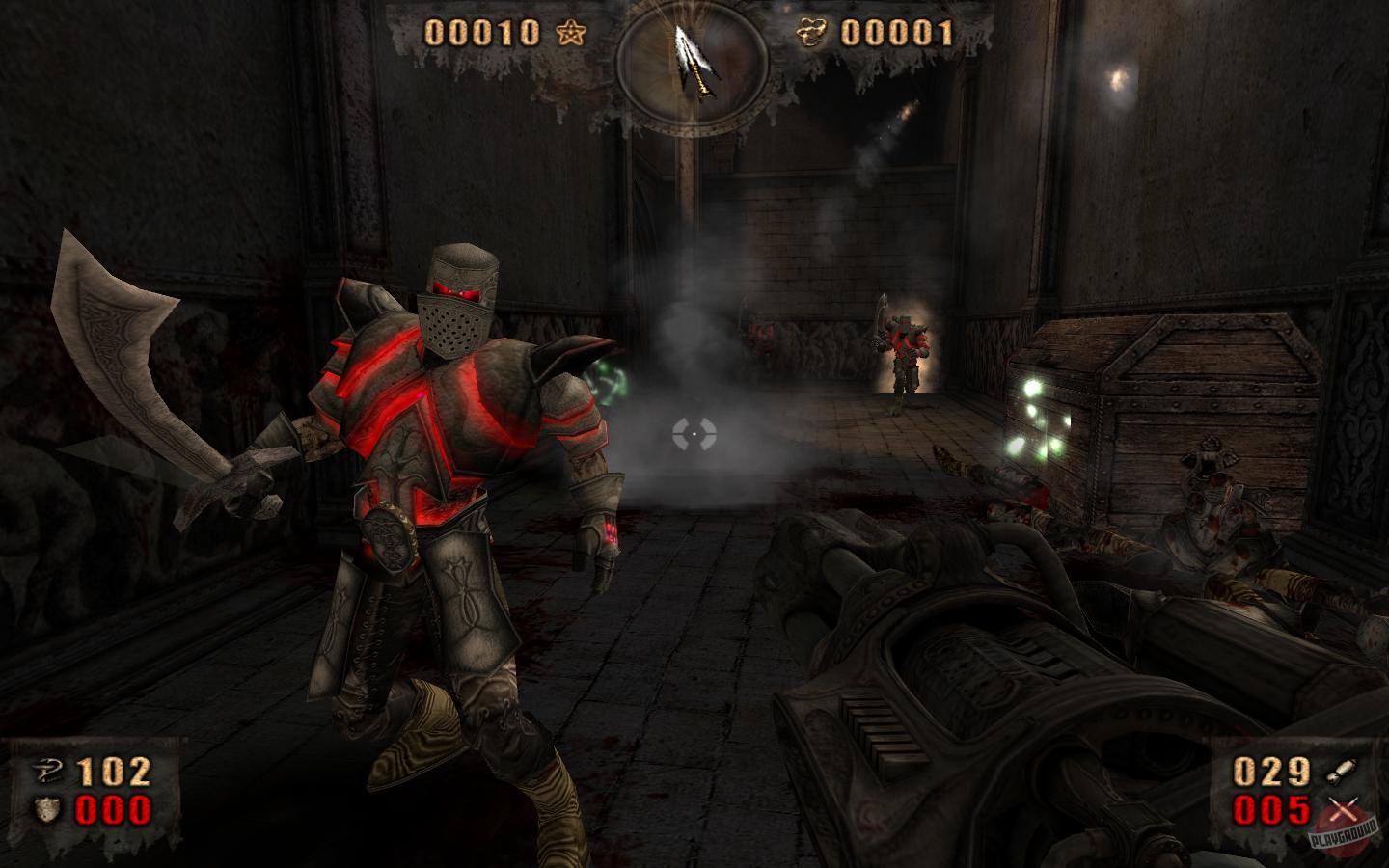Click the souls counter showing 00001

(x=897, y=33)
